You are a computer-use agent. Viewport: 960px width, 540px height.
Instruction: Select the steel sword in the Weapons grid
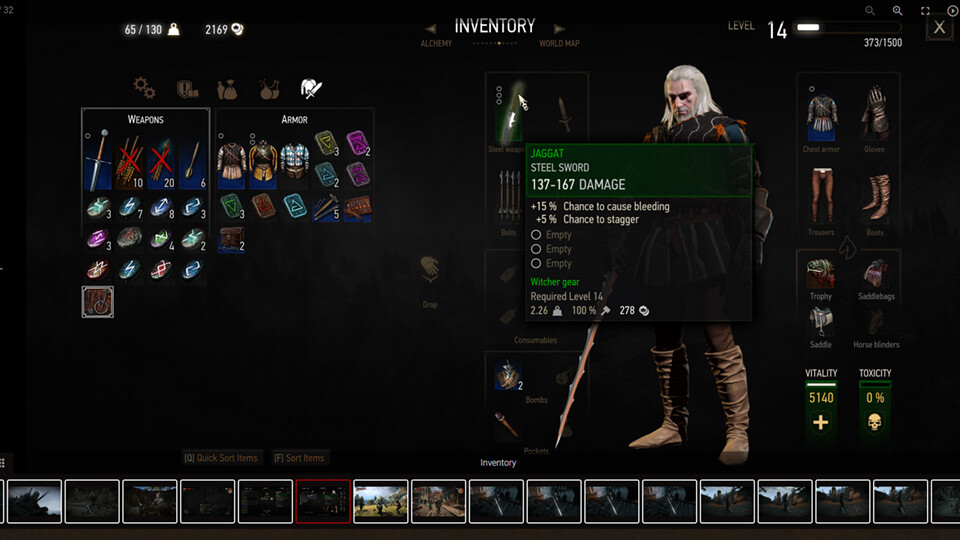(x=98, y=160)
